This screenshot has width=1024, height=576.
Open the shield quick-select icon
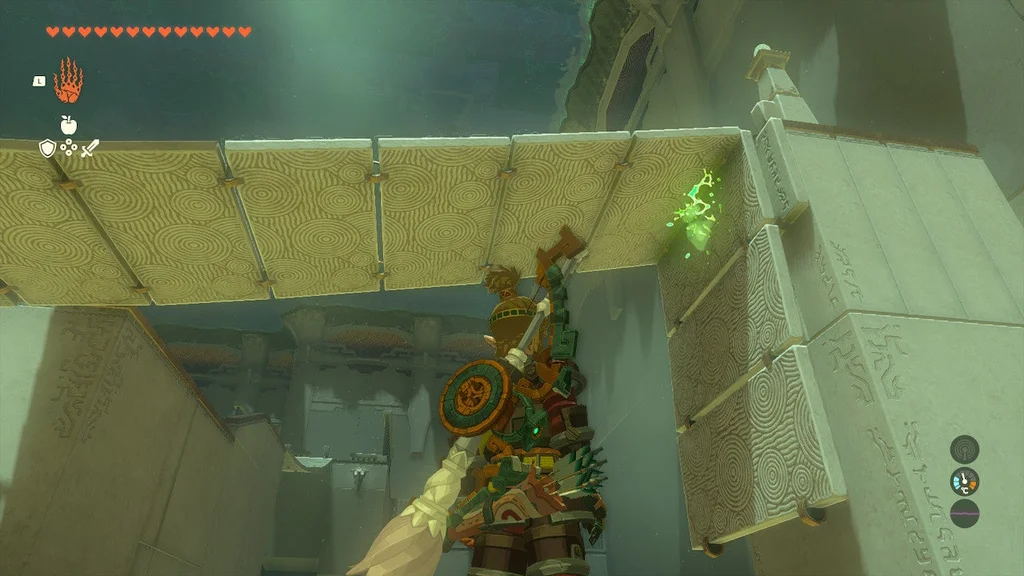click(x=47, y=148)
